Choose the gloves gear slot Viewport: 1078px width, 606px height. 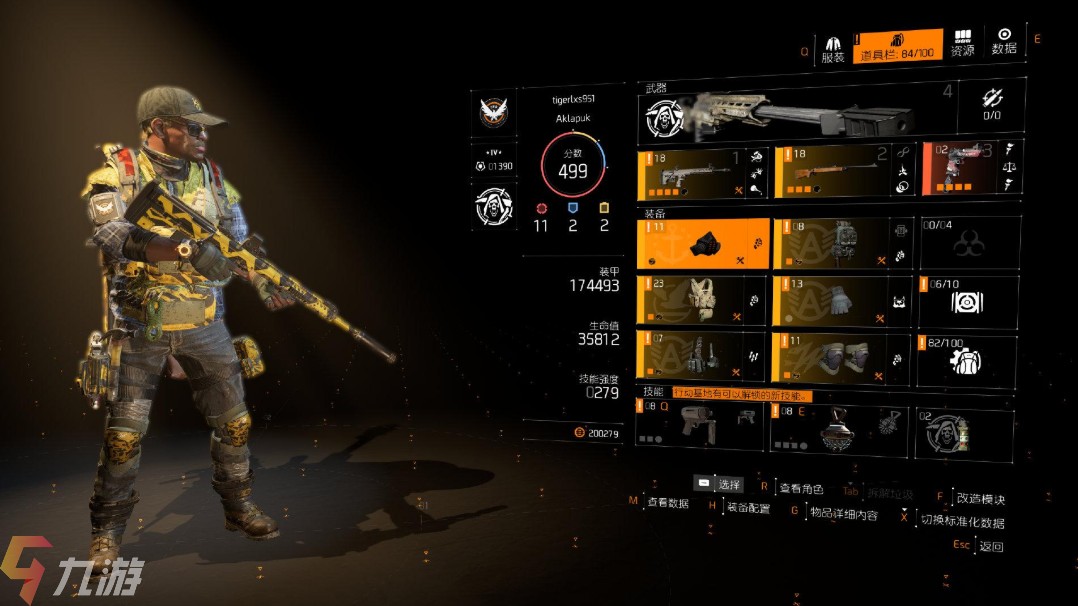click(840, 302)
